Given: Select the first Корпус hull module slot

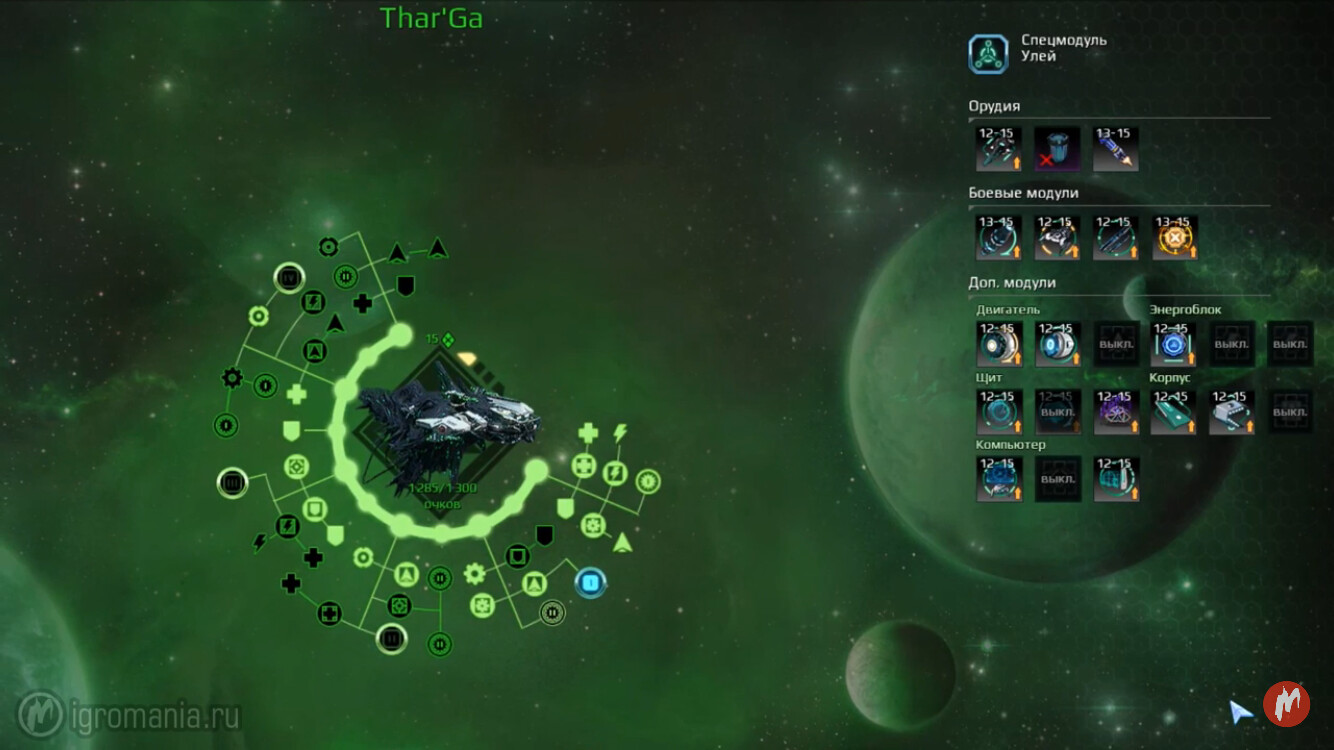Looking at the screenshot, I should (x=1173, y=411).
